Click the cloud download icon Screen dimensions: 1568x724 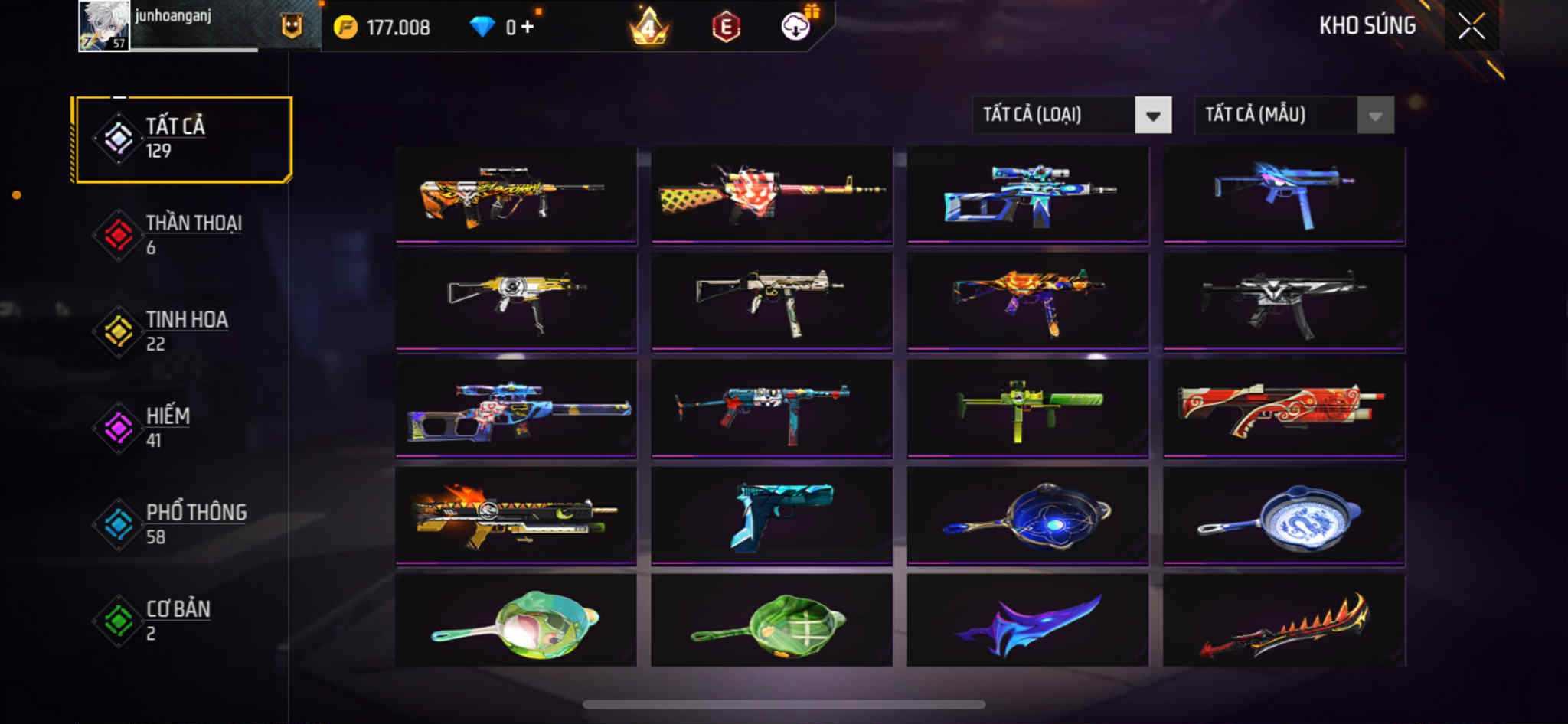[795, 28]
